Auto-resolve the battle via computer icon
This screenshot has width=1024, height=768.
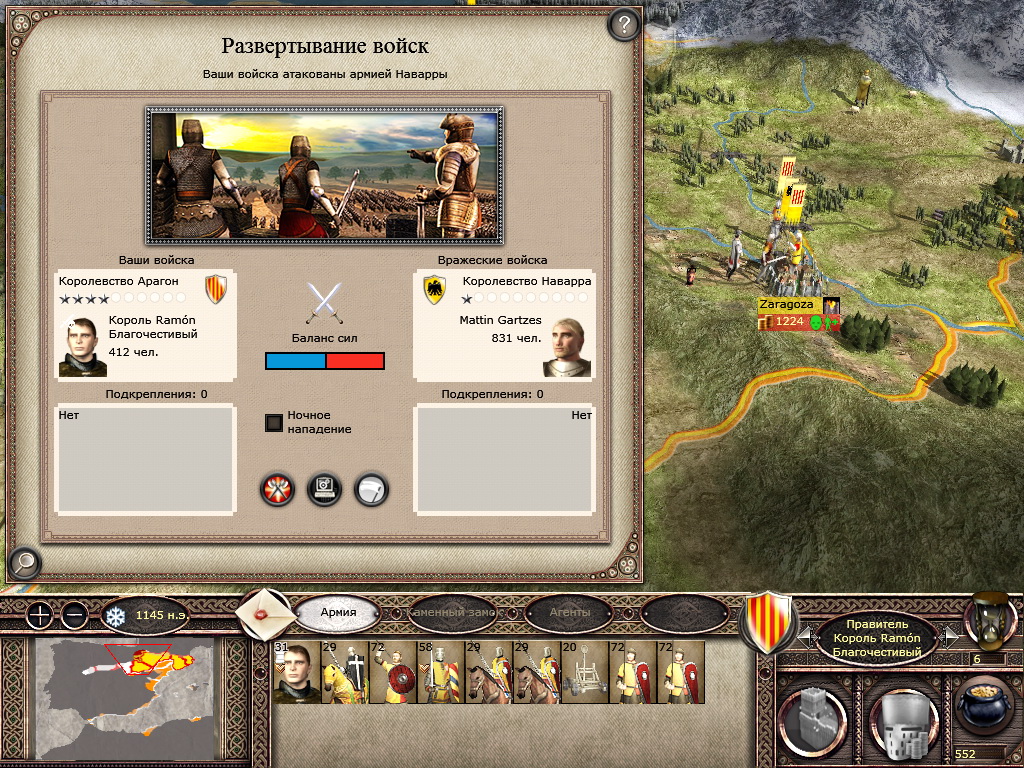pos(325,489)
